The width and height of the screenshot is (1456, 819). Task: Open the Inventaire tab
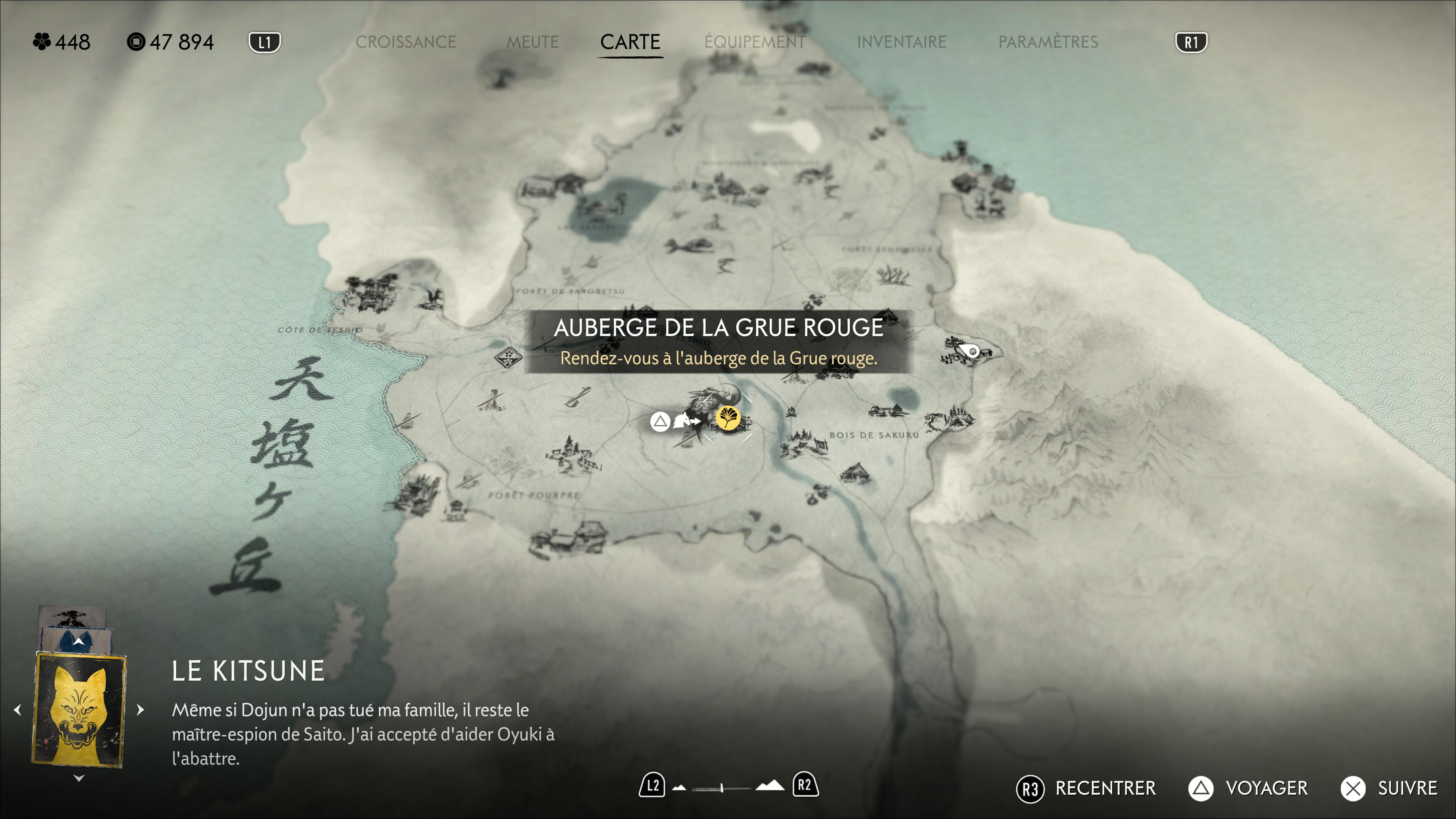click(901, 42)
